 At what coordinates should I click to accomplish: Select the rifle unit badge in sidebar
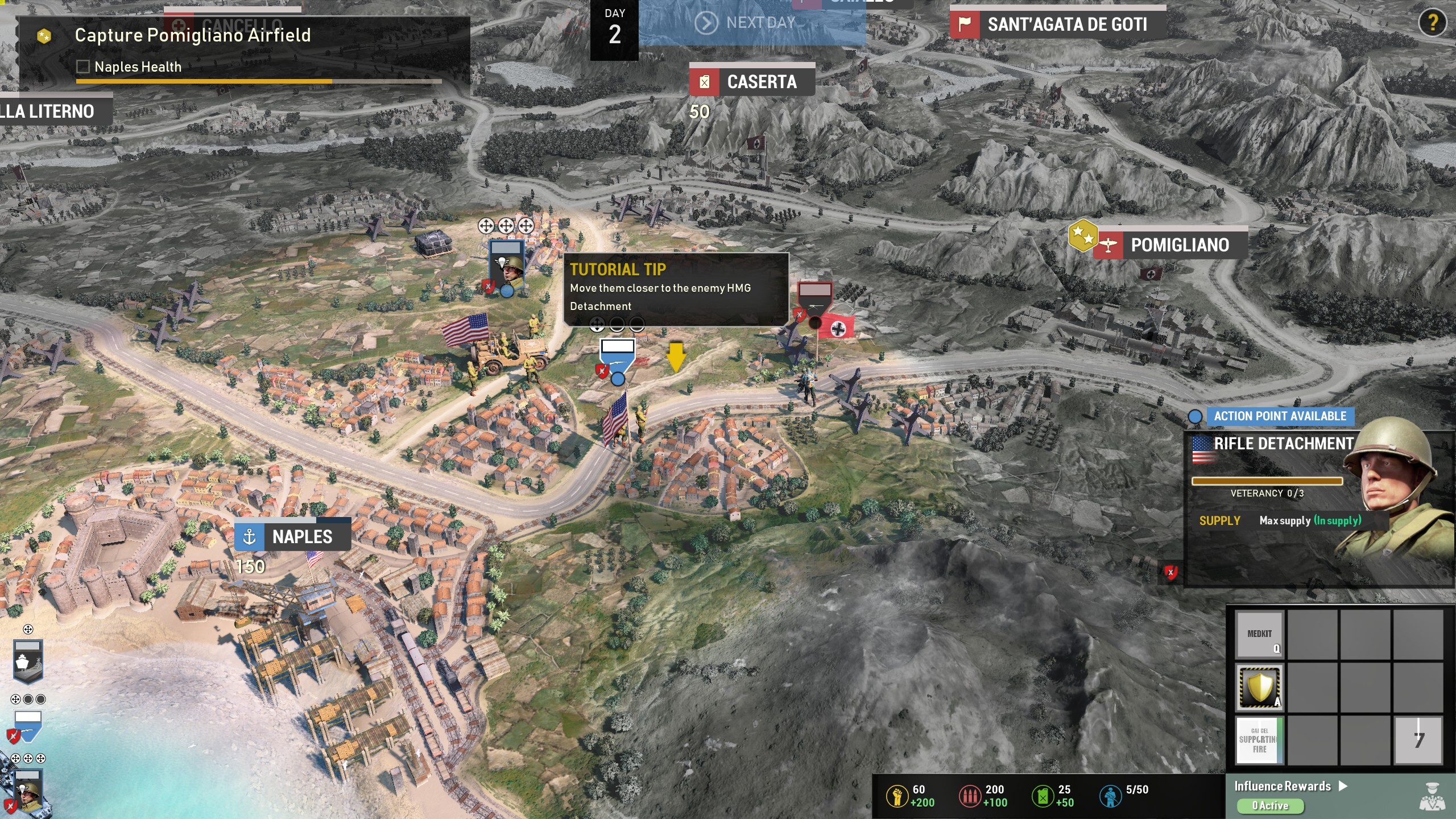(x=28, y=725)
